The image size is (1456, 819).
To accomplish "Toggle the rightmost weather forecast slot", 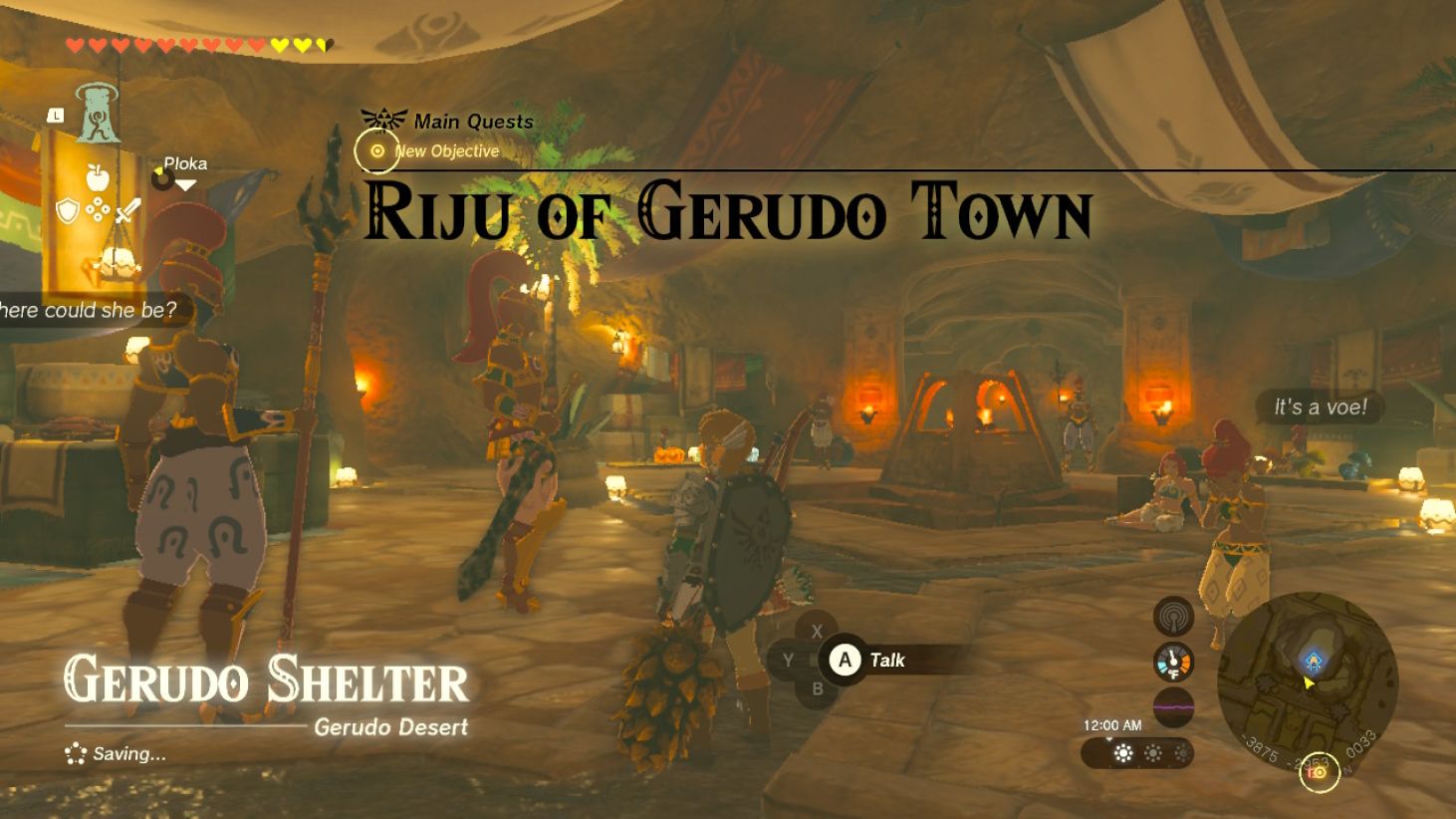I will tap(1183, 752).
